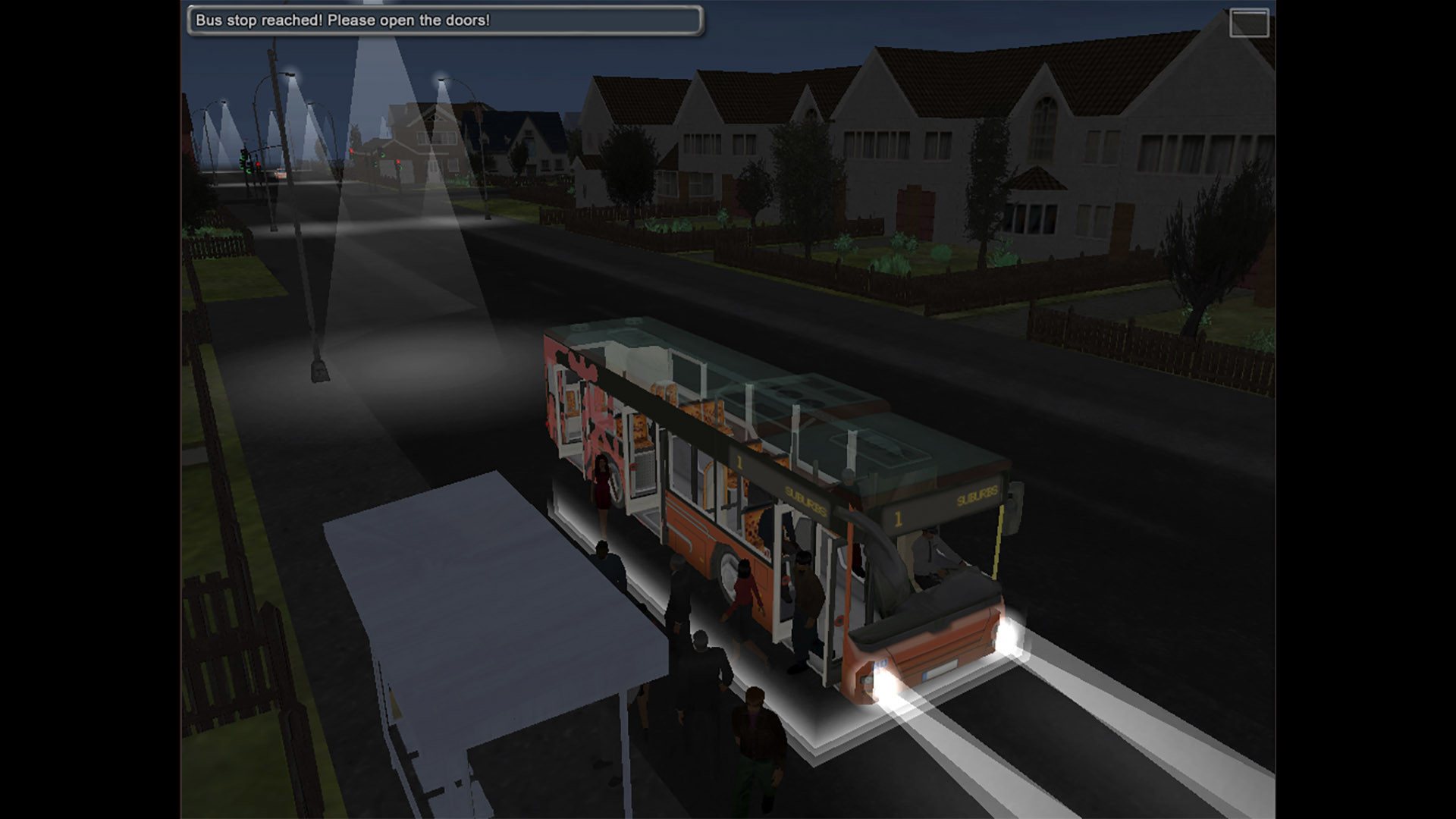
Task: Select the bus front headlight
Action: 1009,635
